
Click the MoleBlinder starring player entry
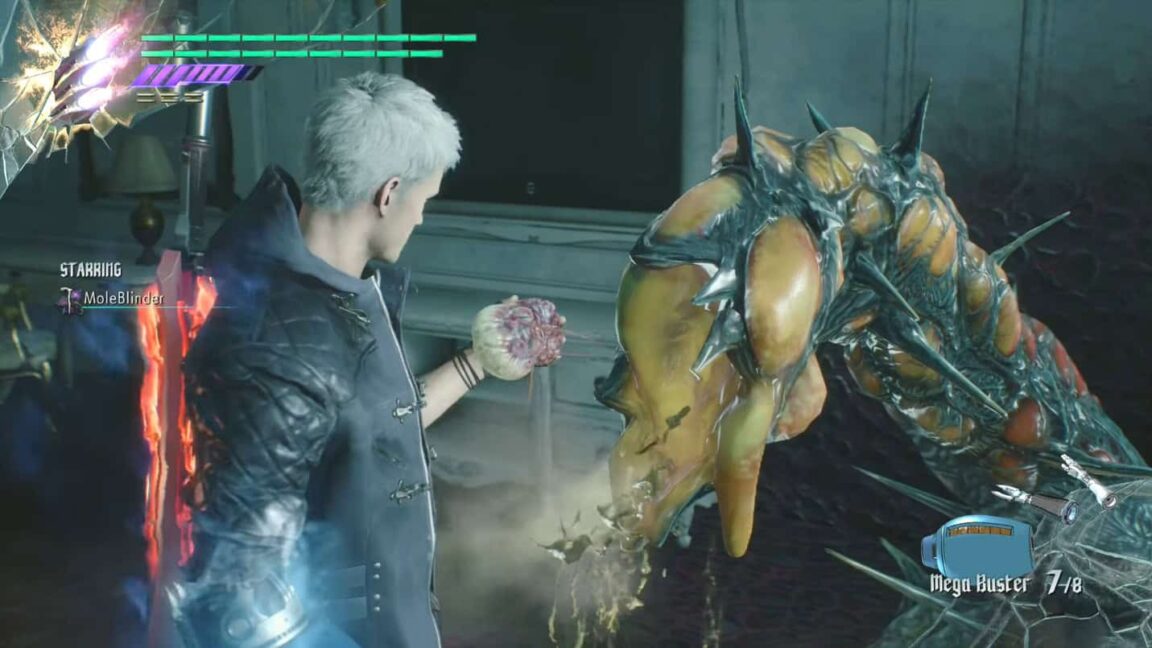tap(112, 298)
